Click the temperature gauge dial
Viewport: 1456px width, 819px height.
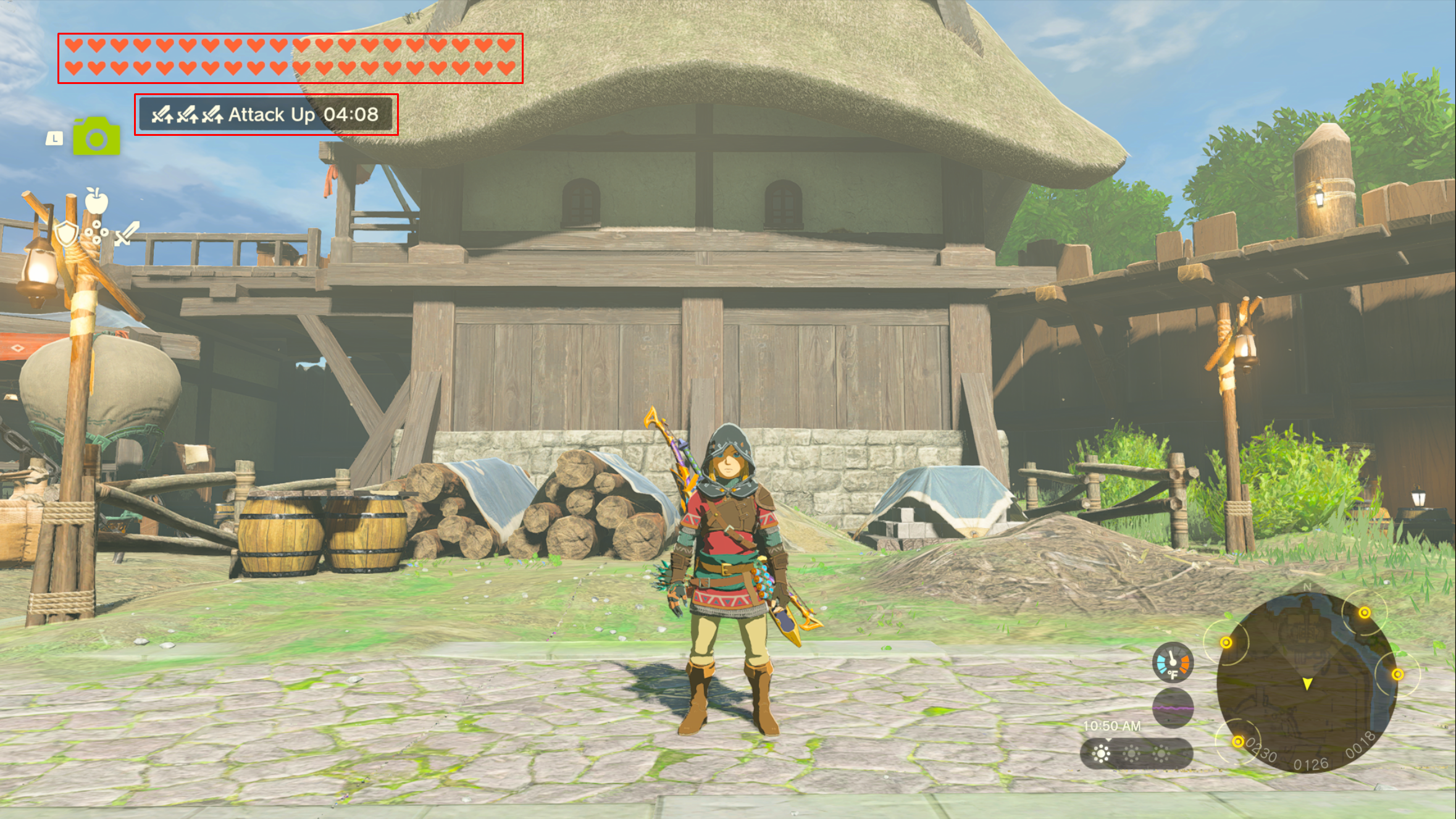[x=1172, y=663]
